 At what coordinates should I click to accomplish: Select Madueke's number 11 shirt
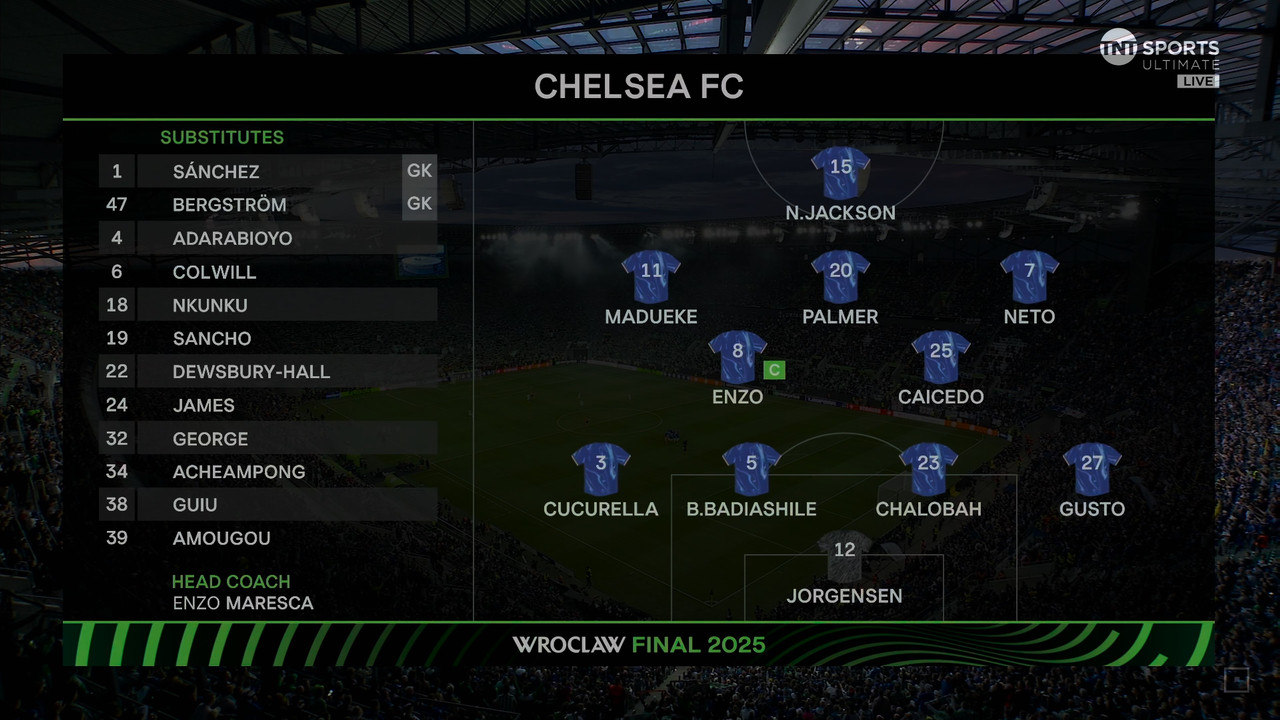click(651, 276)
